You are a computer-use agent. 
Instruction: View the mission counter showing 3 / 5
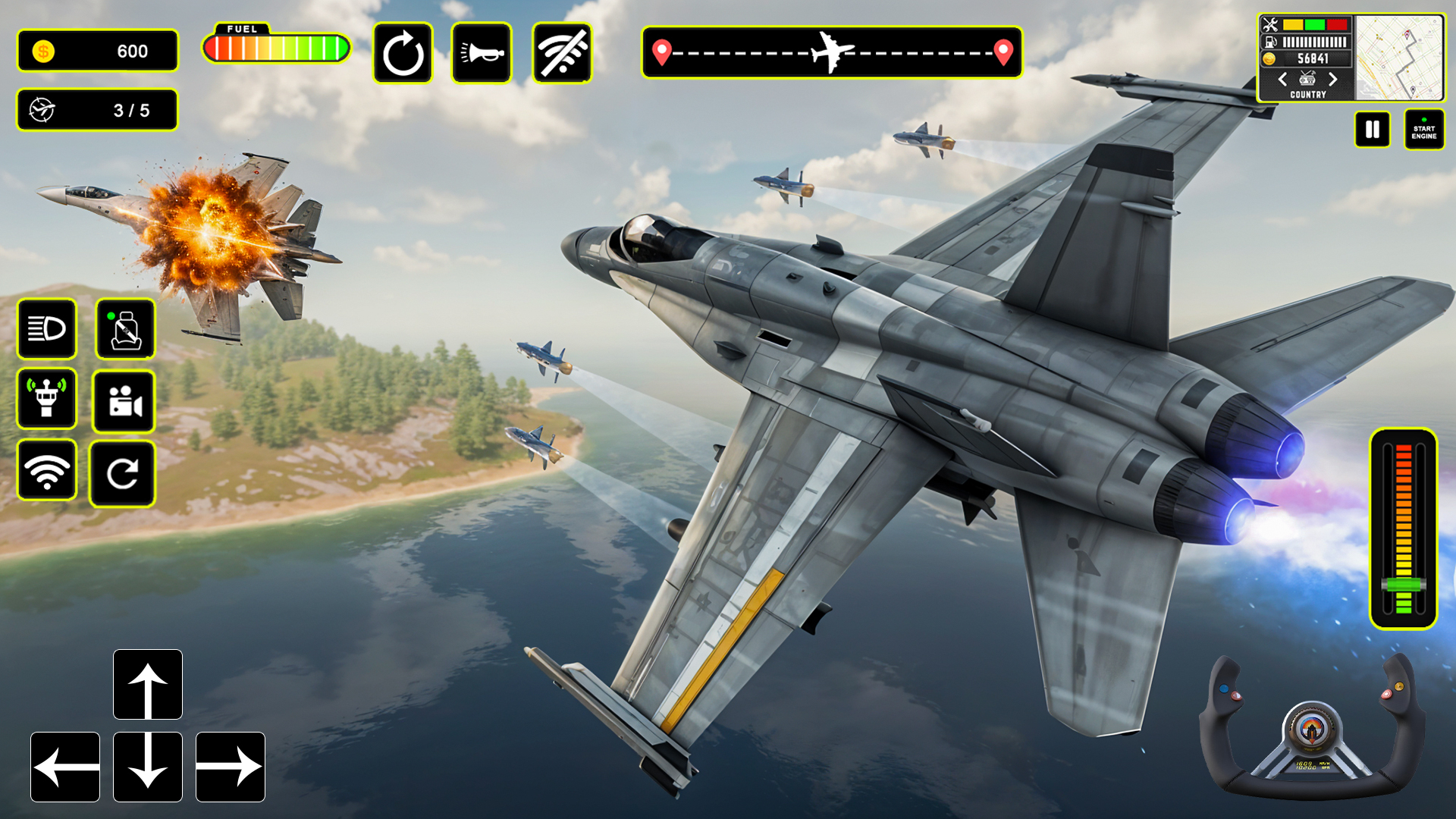pyautogui.click(x=97, y=110)
